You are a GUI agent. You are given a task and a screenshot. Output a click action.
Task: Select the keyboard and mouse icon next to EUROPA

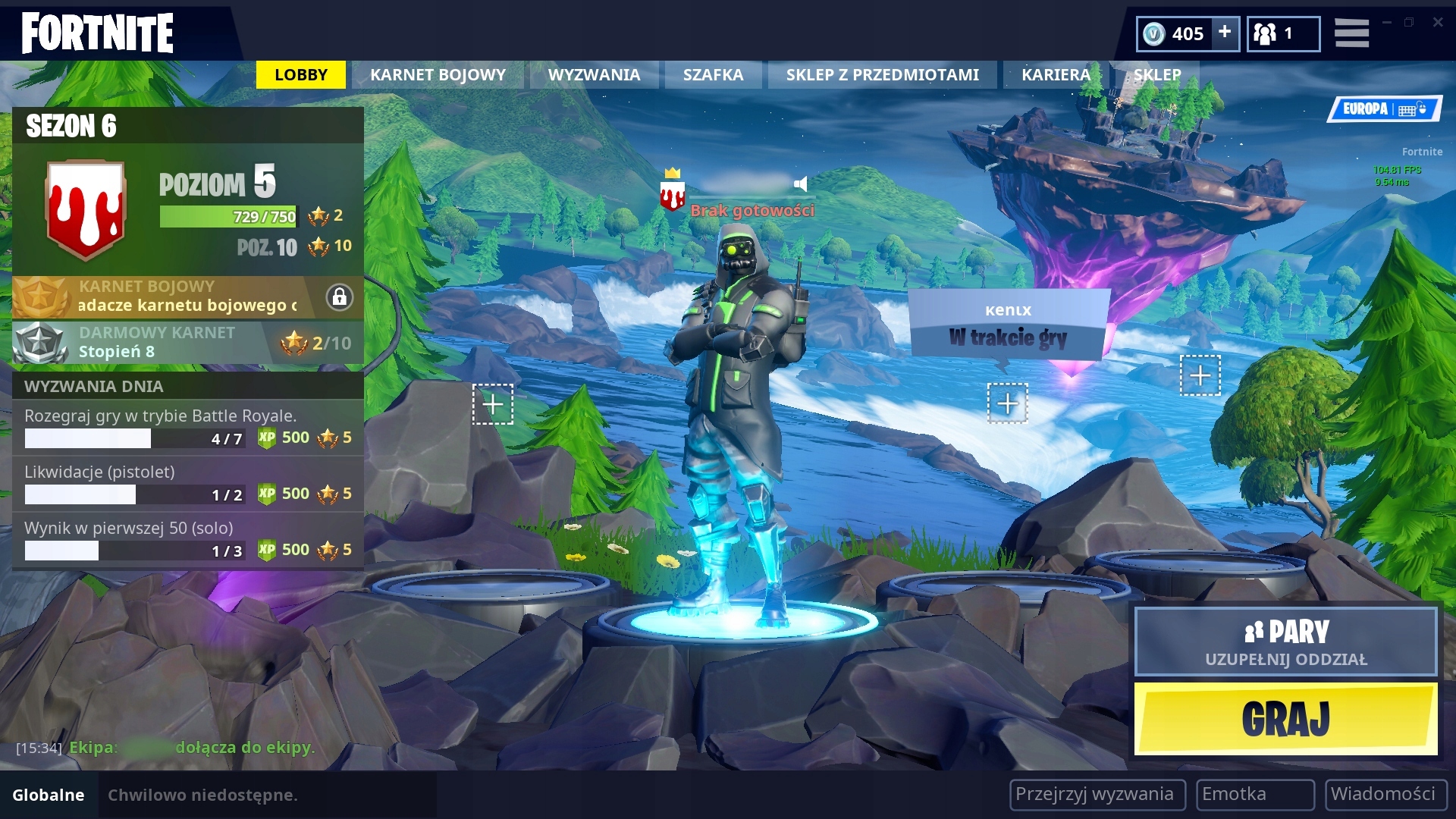point(1412,108)
